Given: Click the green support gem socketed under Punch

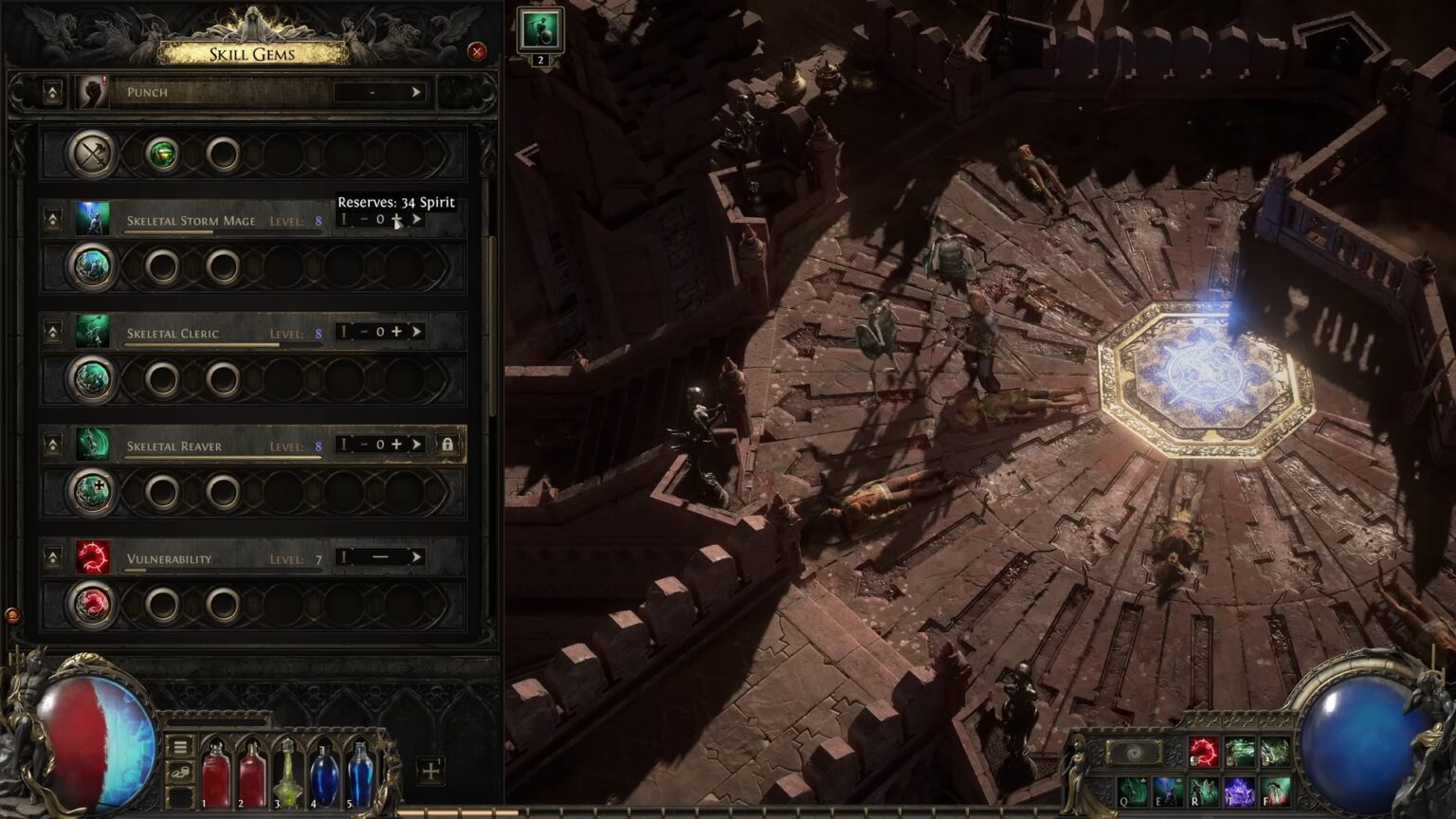Looking at the screenshot, I should coord(161,155).
